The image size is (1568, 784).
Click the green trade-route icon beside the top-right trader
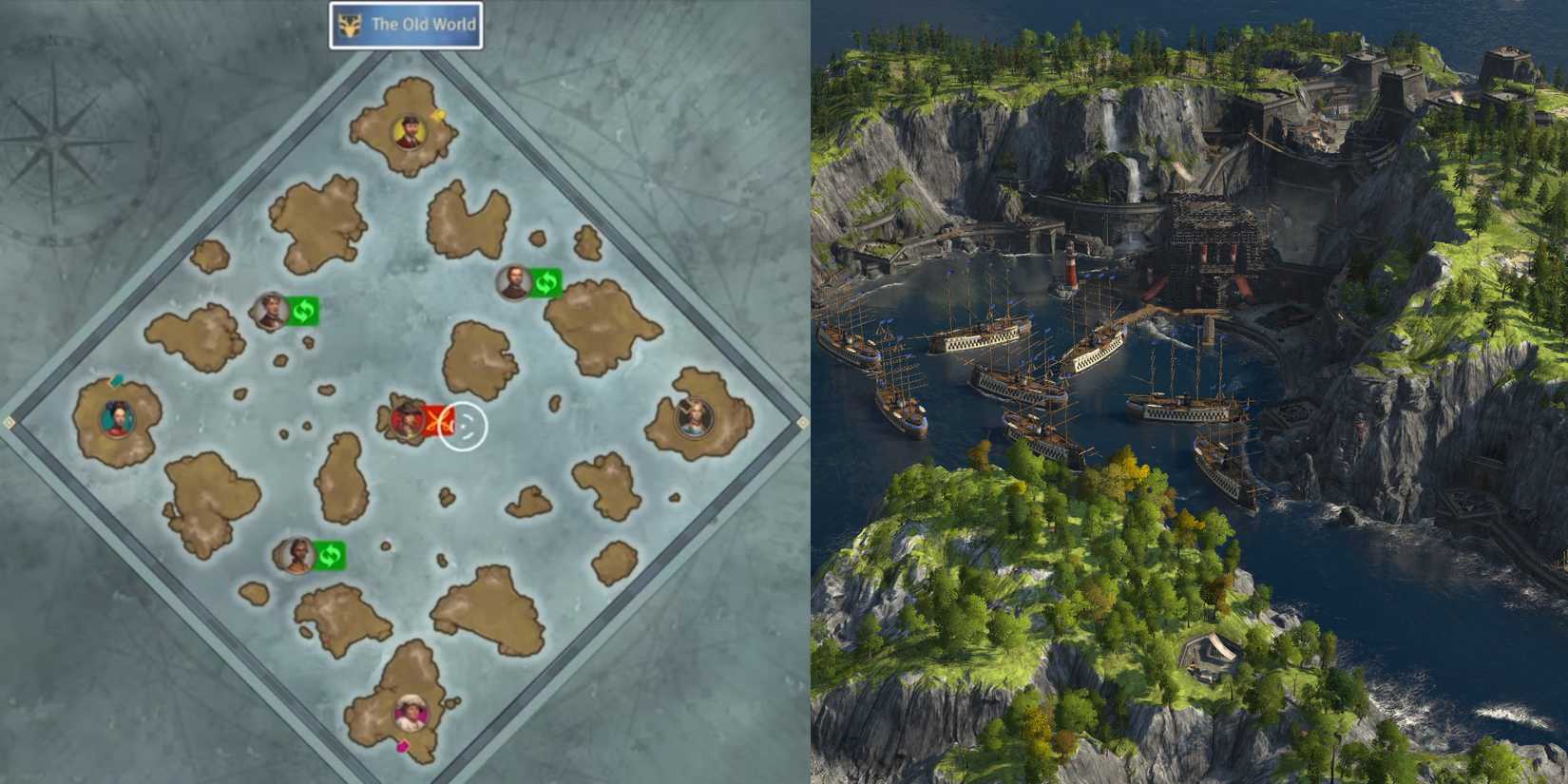pos(548,282)
